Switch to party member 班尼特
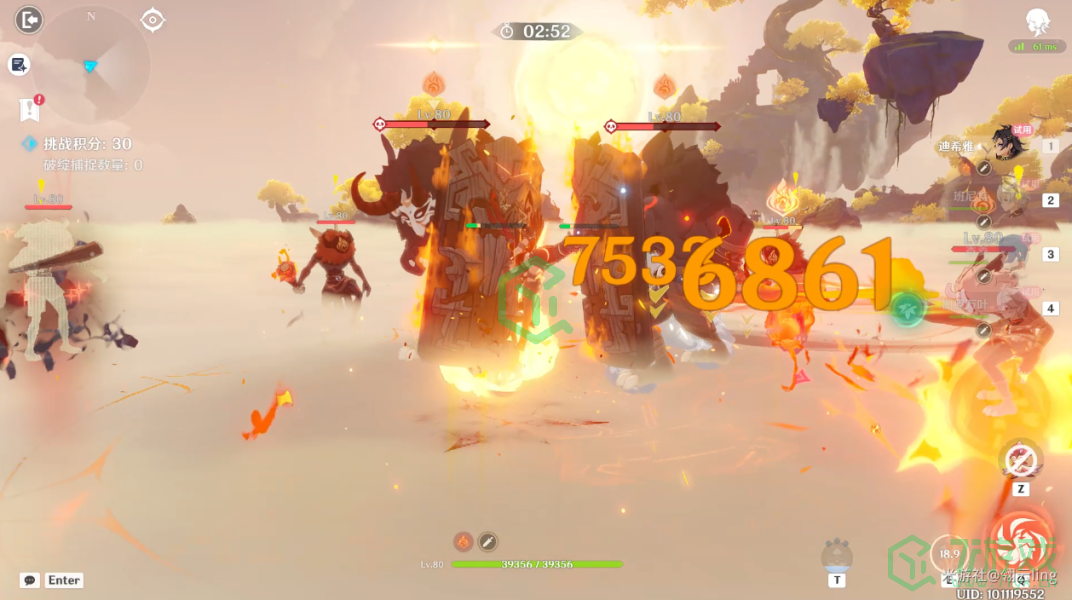The height and width of the screenshot is (600, 1072). (1006, 200)
